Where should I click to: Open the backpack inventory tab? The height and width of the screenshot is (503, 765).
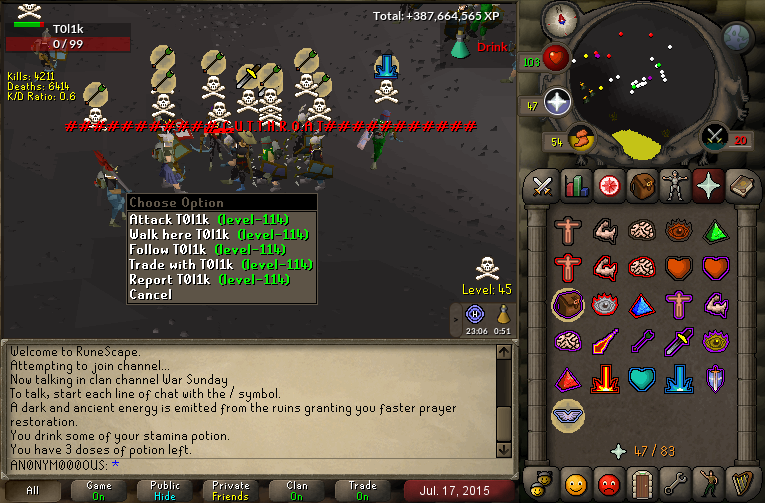click(641, 186)
